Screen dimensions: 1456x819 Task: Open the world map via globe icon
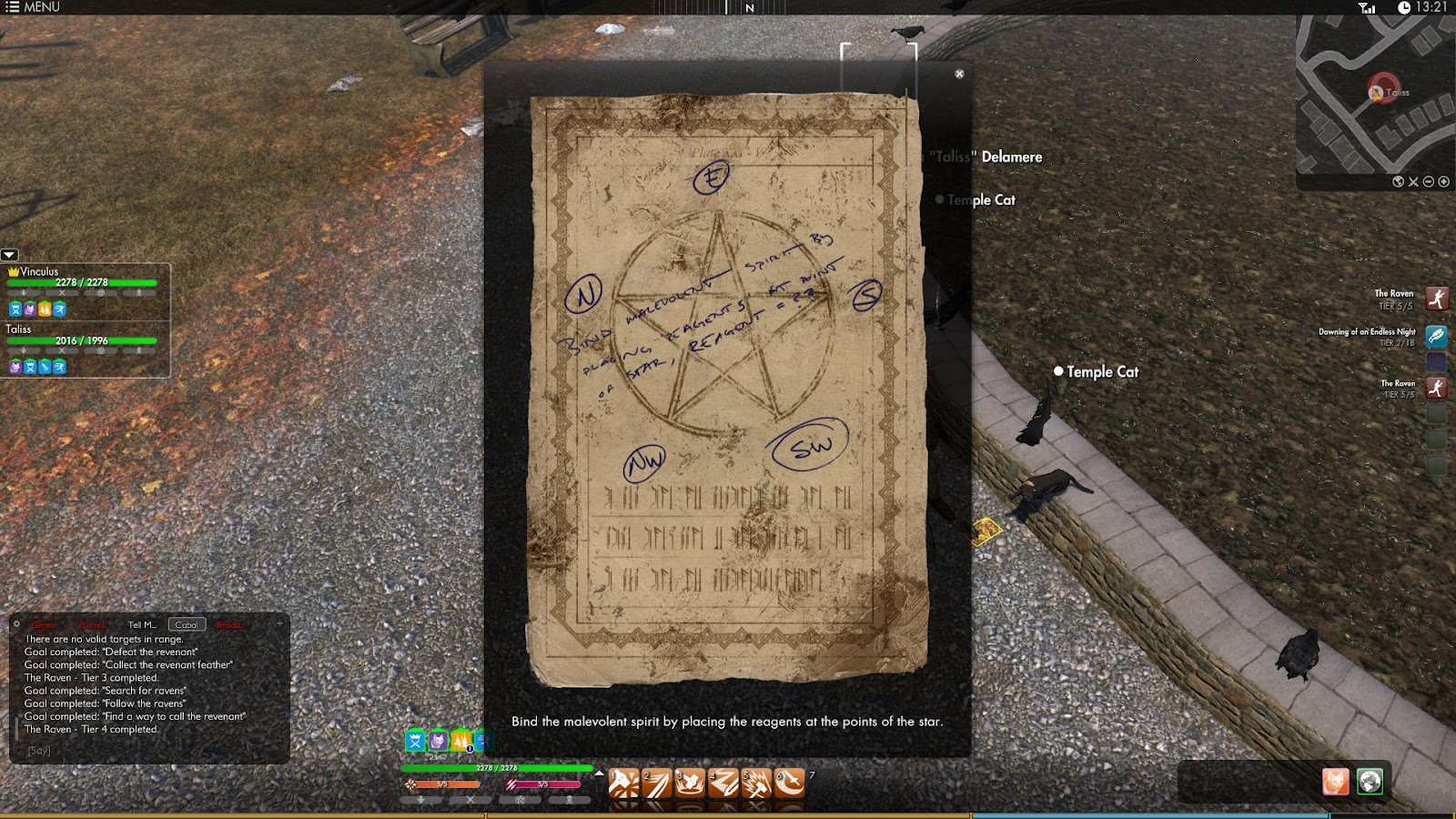point(1399,182)
